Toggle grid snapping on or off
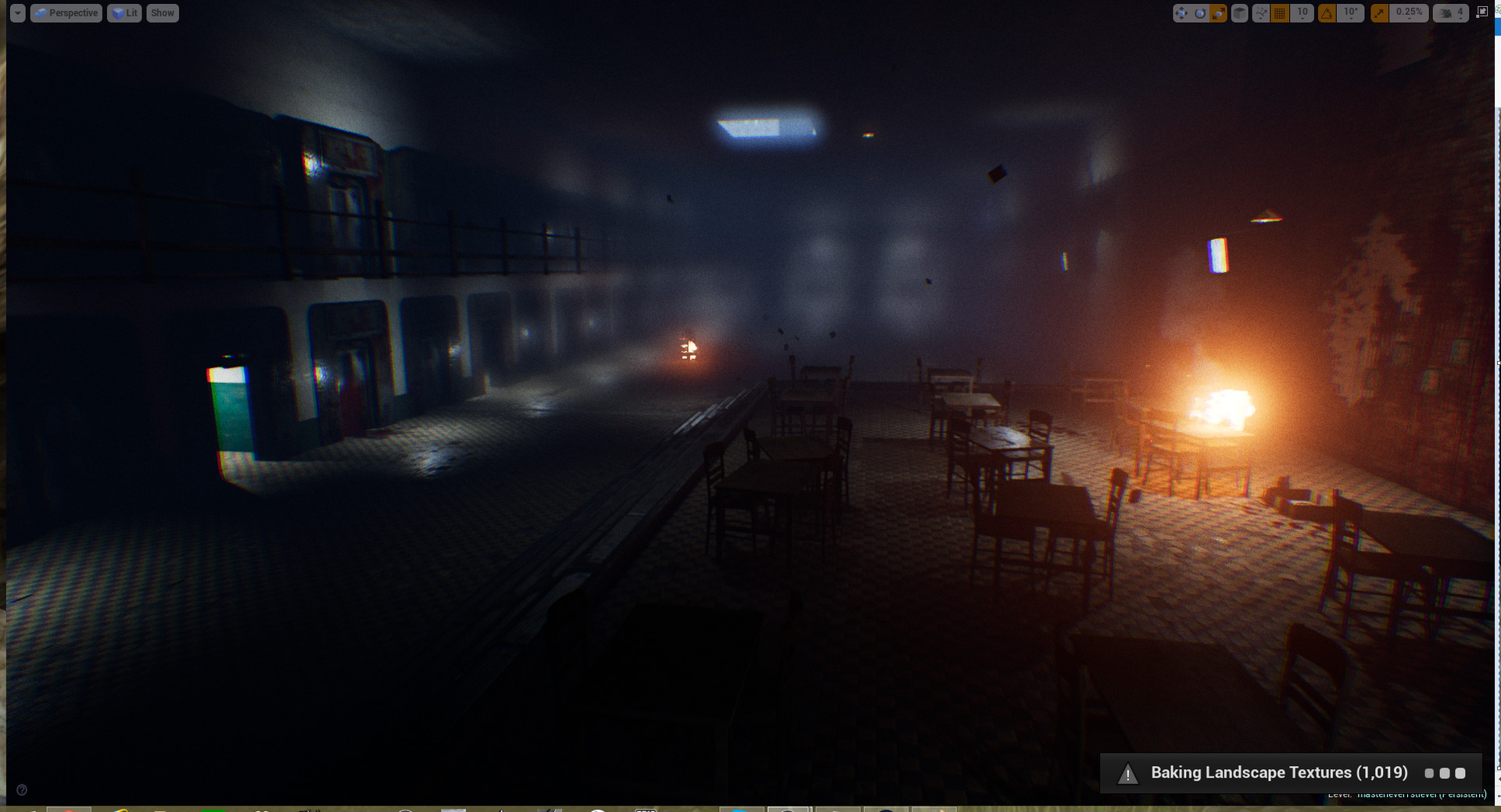 tap(1281, 13)
